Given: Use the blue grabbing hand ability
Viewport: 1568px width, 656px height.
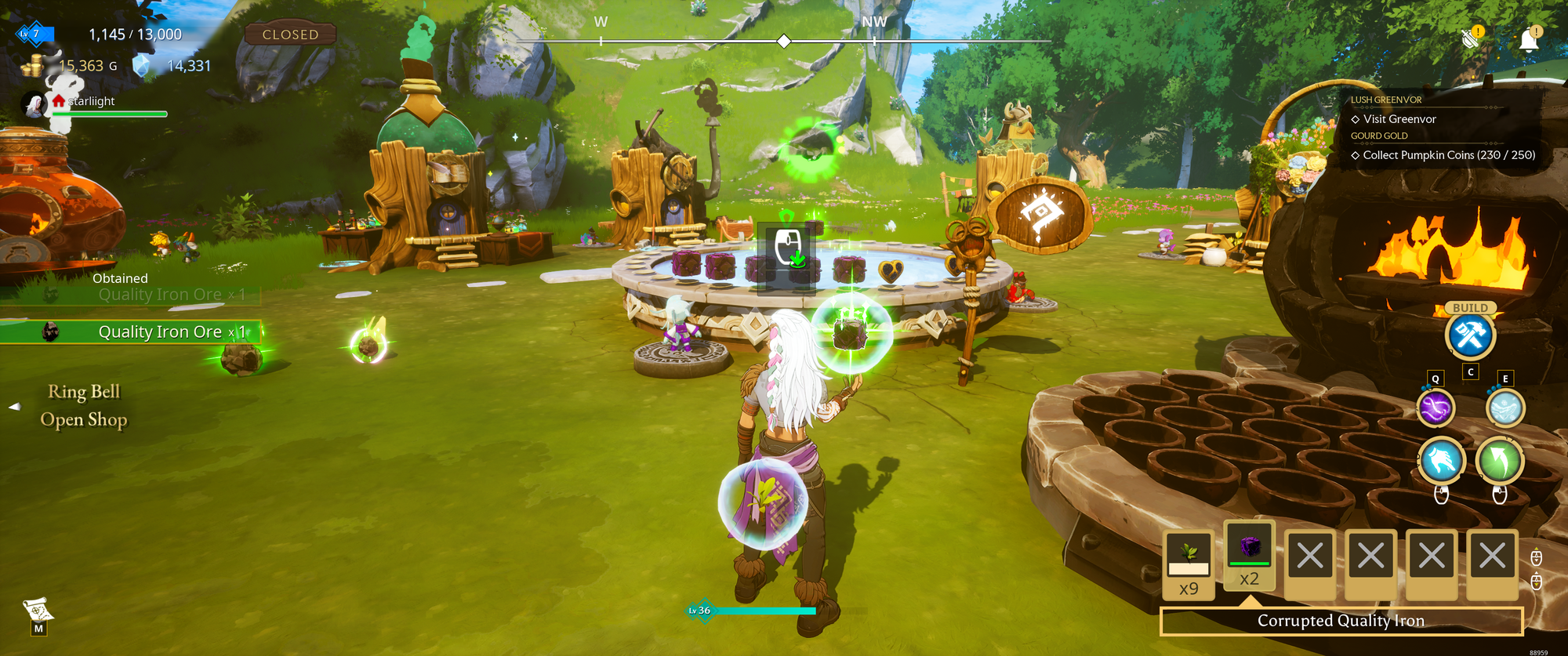Looking at the screenshot, I should click(x=1441, y=460).
